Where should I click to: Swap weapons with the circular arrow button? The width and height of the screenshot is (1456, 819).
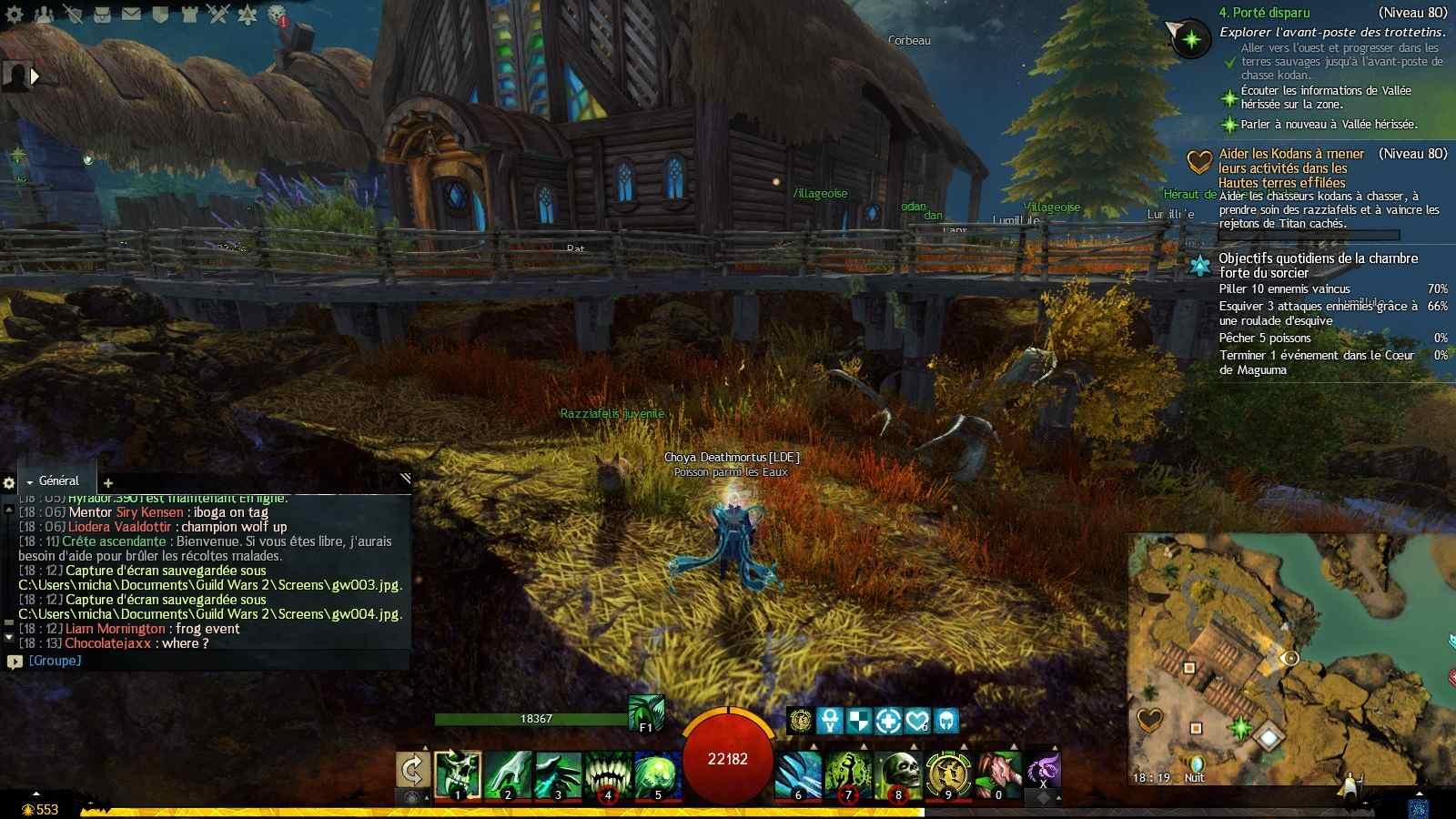[412, 770]
